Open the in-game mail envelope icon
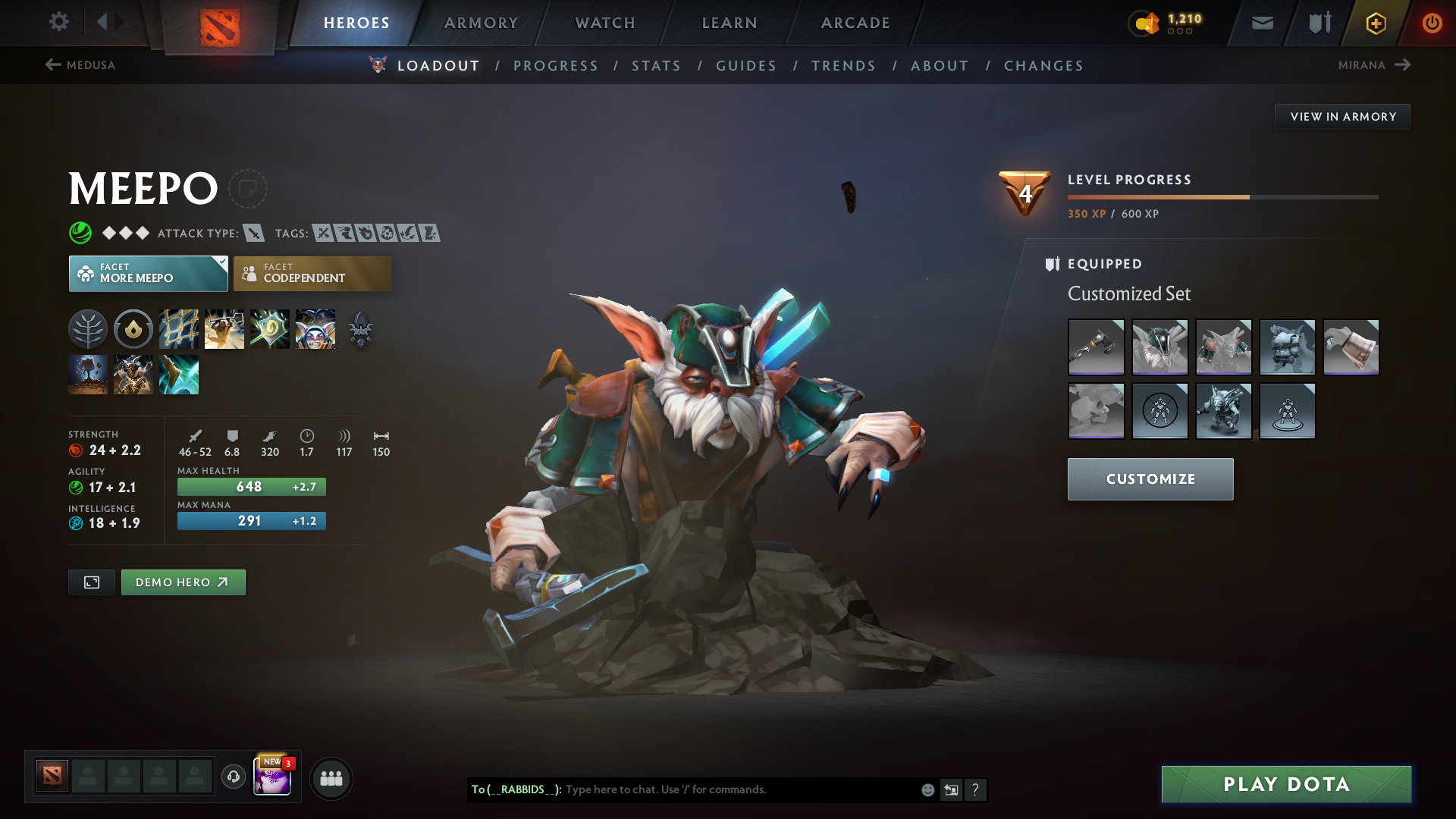1456x819 pixels. (1262, 23)
